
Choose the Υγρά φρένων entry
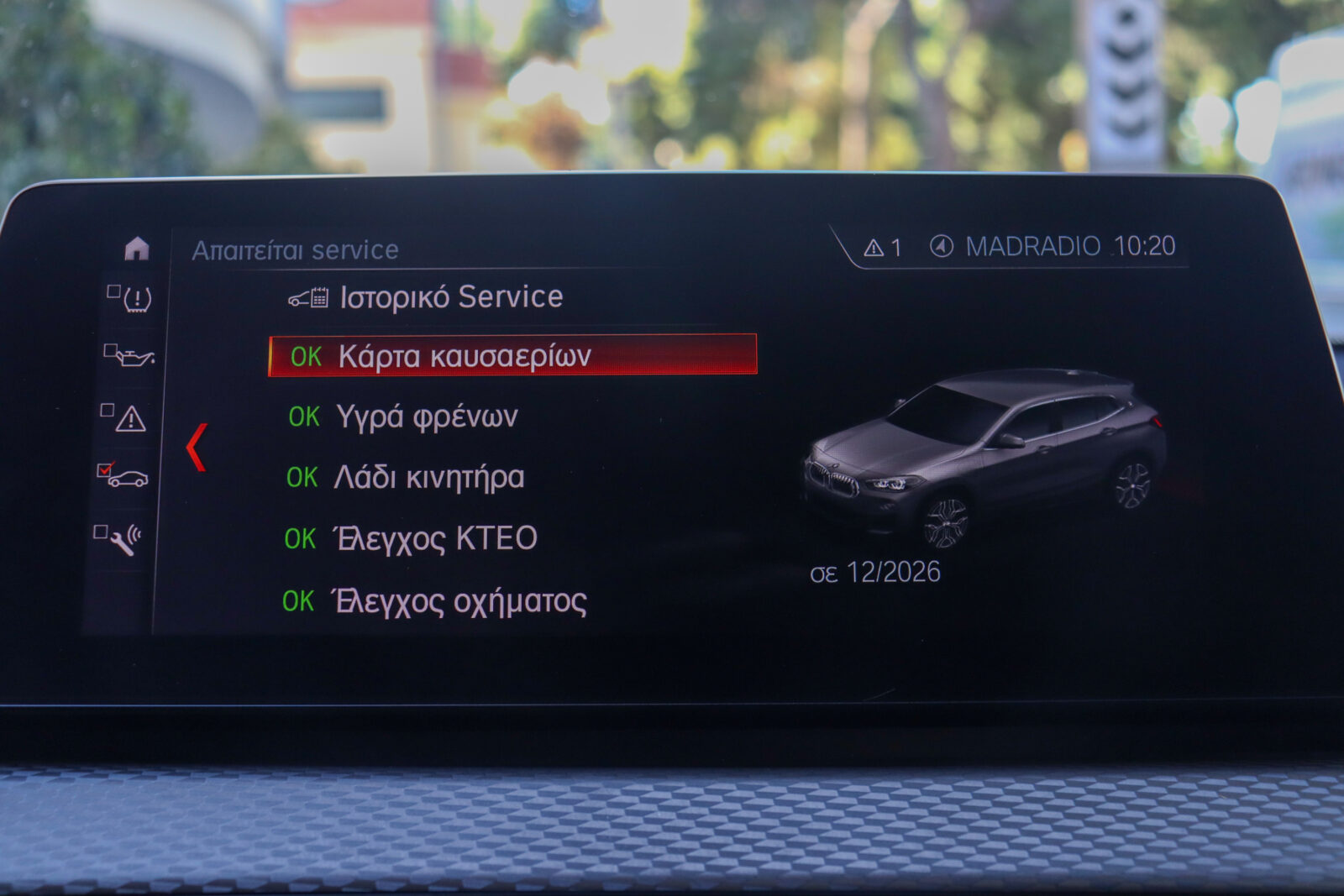(426, 417)
